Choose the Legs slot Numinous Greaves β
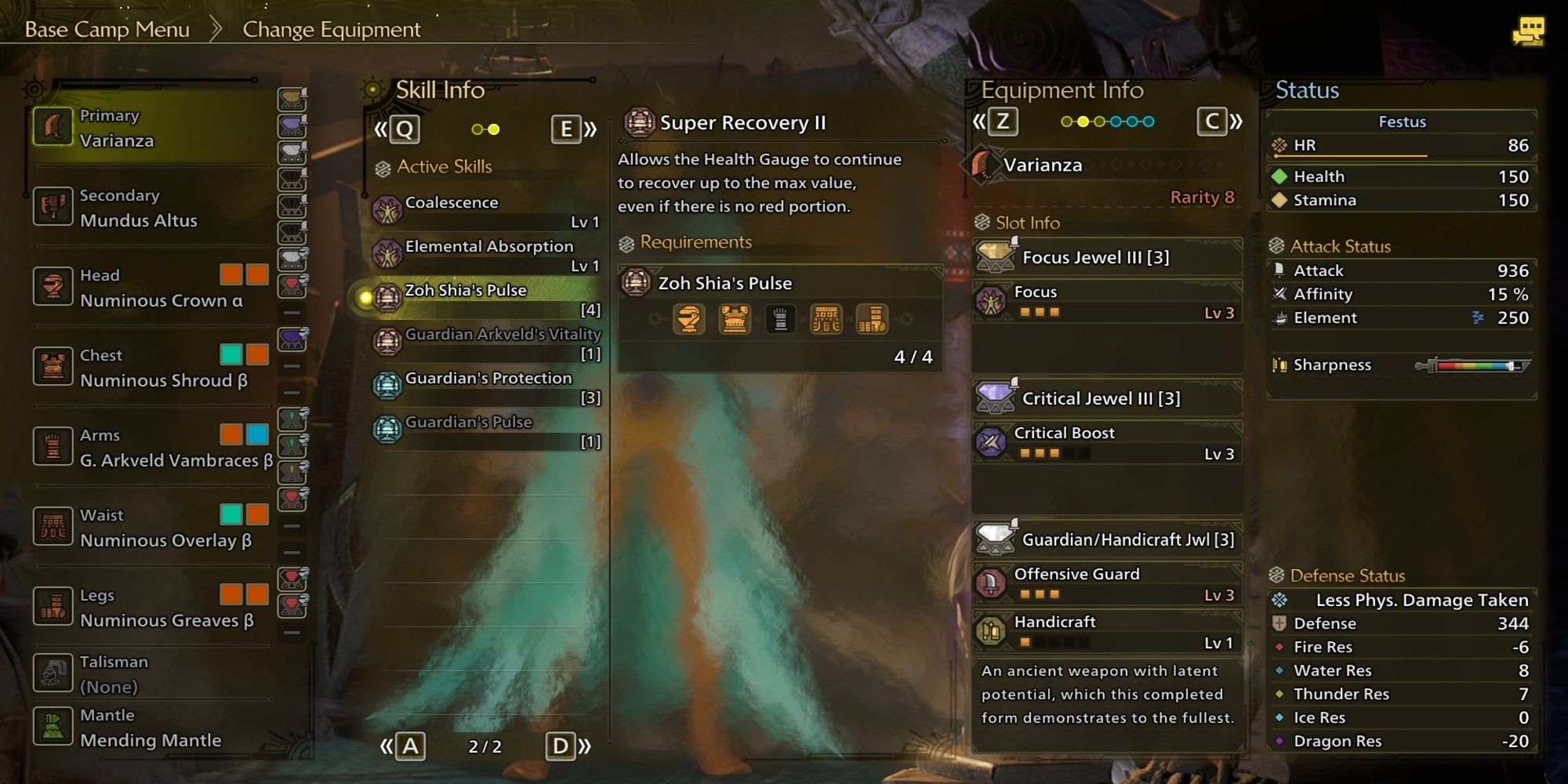The height and width of the screenshot is (784, 1568). 149,608
